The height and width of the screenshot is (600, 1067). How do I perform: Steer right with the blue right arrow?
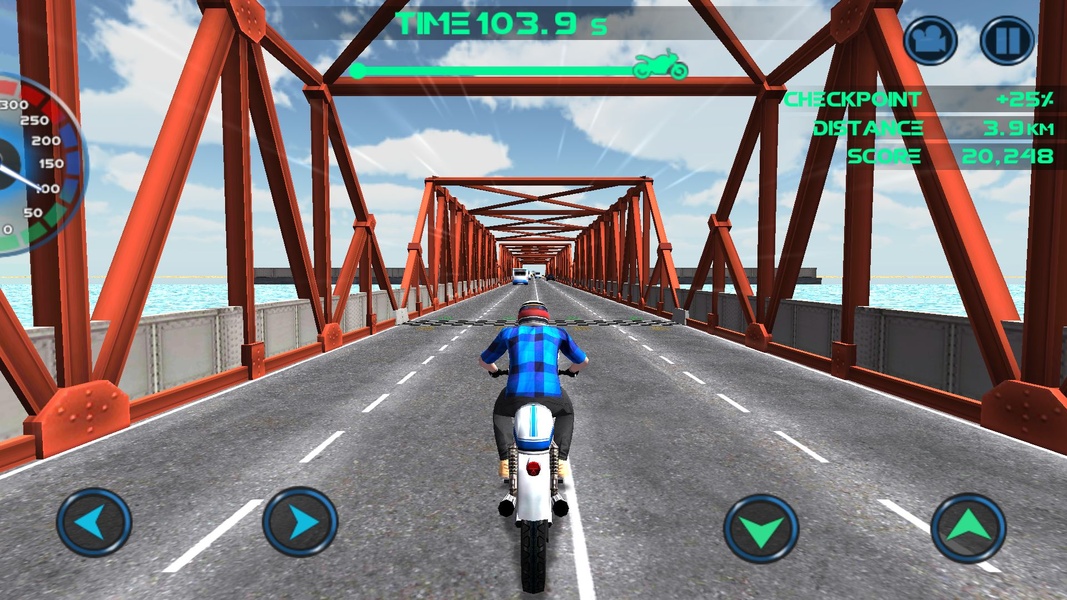[x=300, y=521]
